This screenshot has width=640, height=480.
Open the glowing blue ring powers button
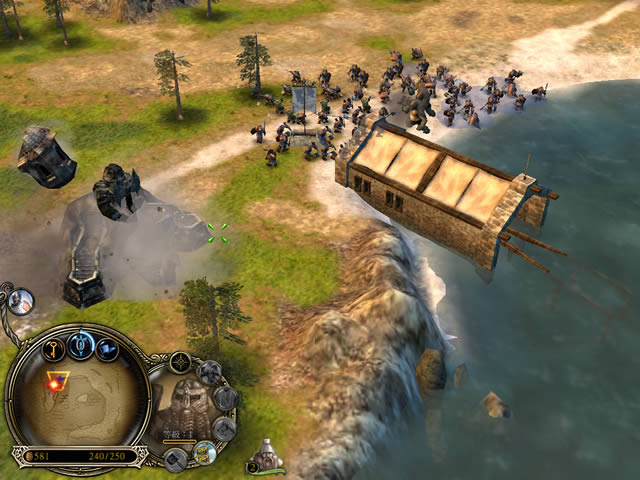[81, 346]
